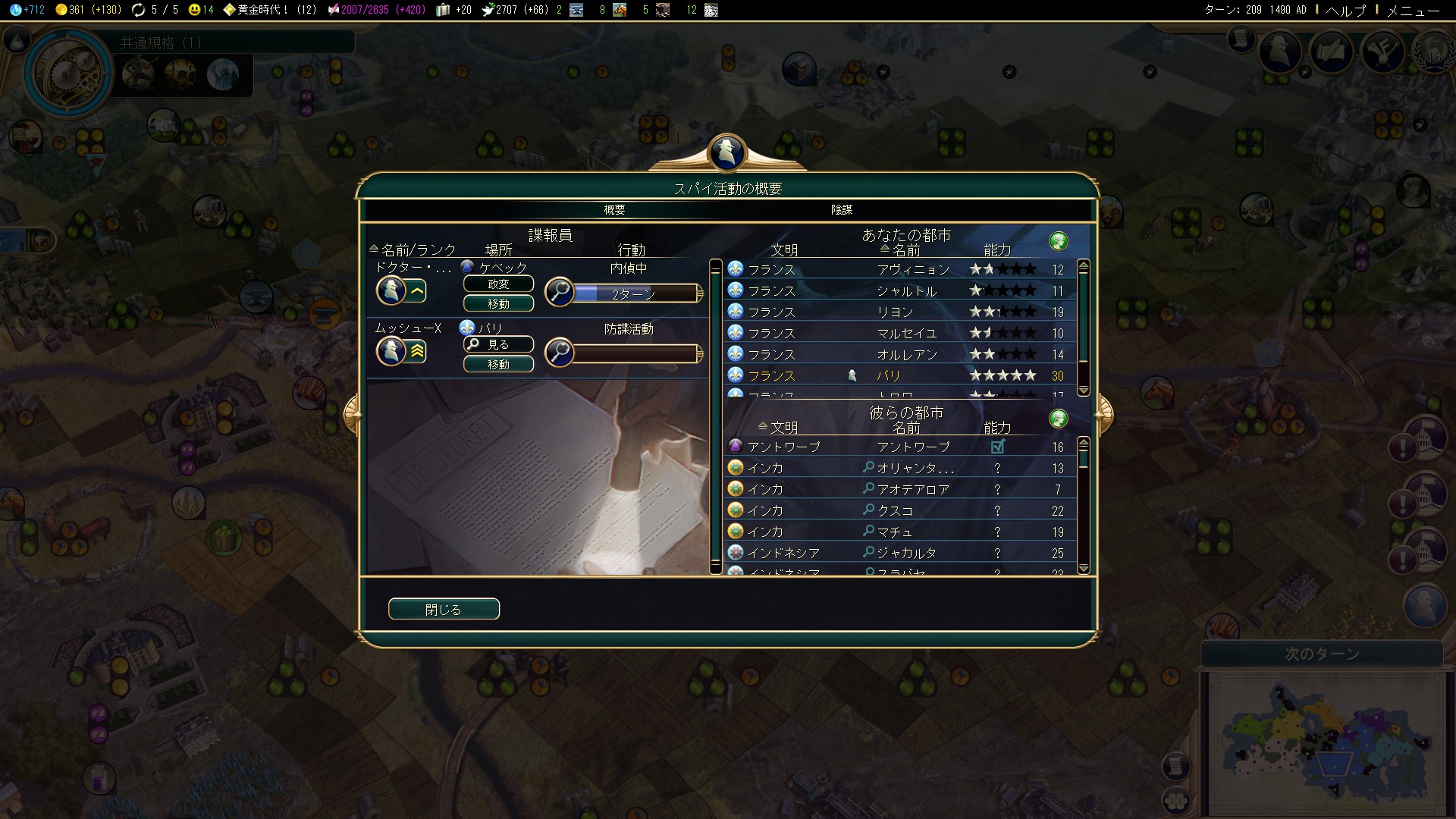Open the ヘルプ help link
1456x819 pixels.
click(x=1345, y=10)
